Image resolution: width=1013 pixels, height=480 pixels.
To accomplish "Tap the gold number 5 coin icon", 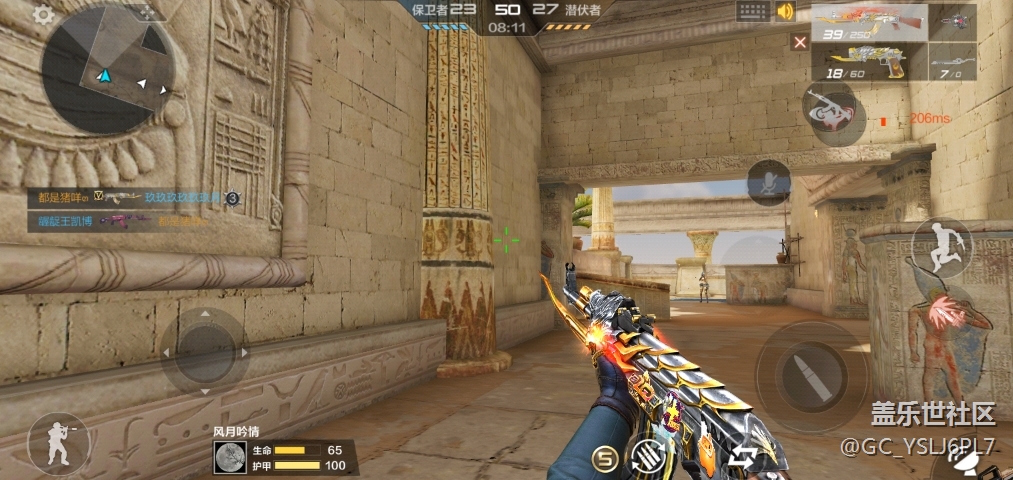I will coord(603,458).
